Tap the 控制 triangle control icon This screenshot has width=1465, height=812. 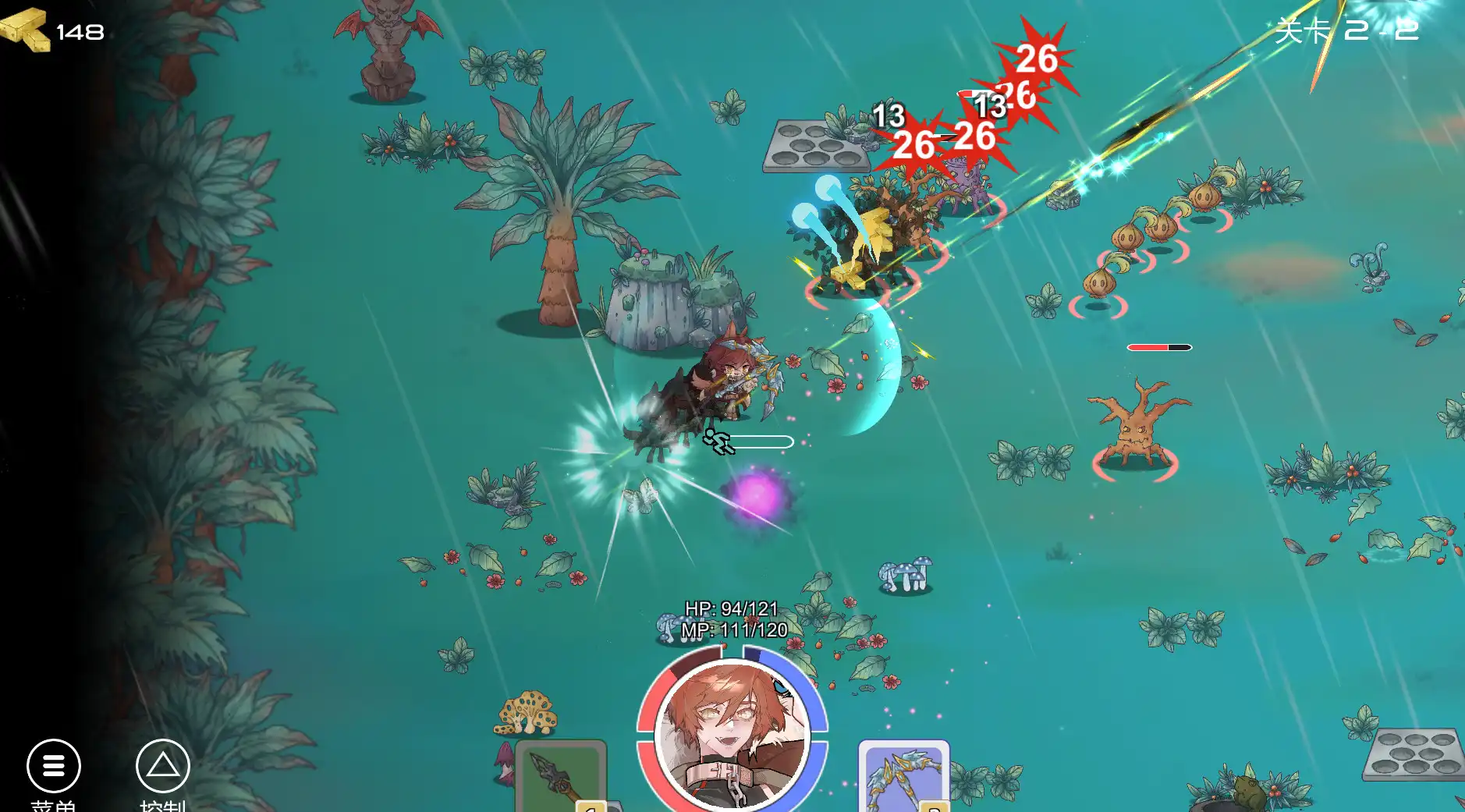161,766
